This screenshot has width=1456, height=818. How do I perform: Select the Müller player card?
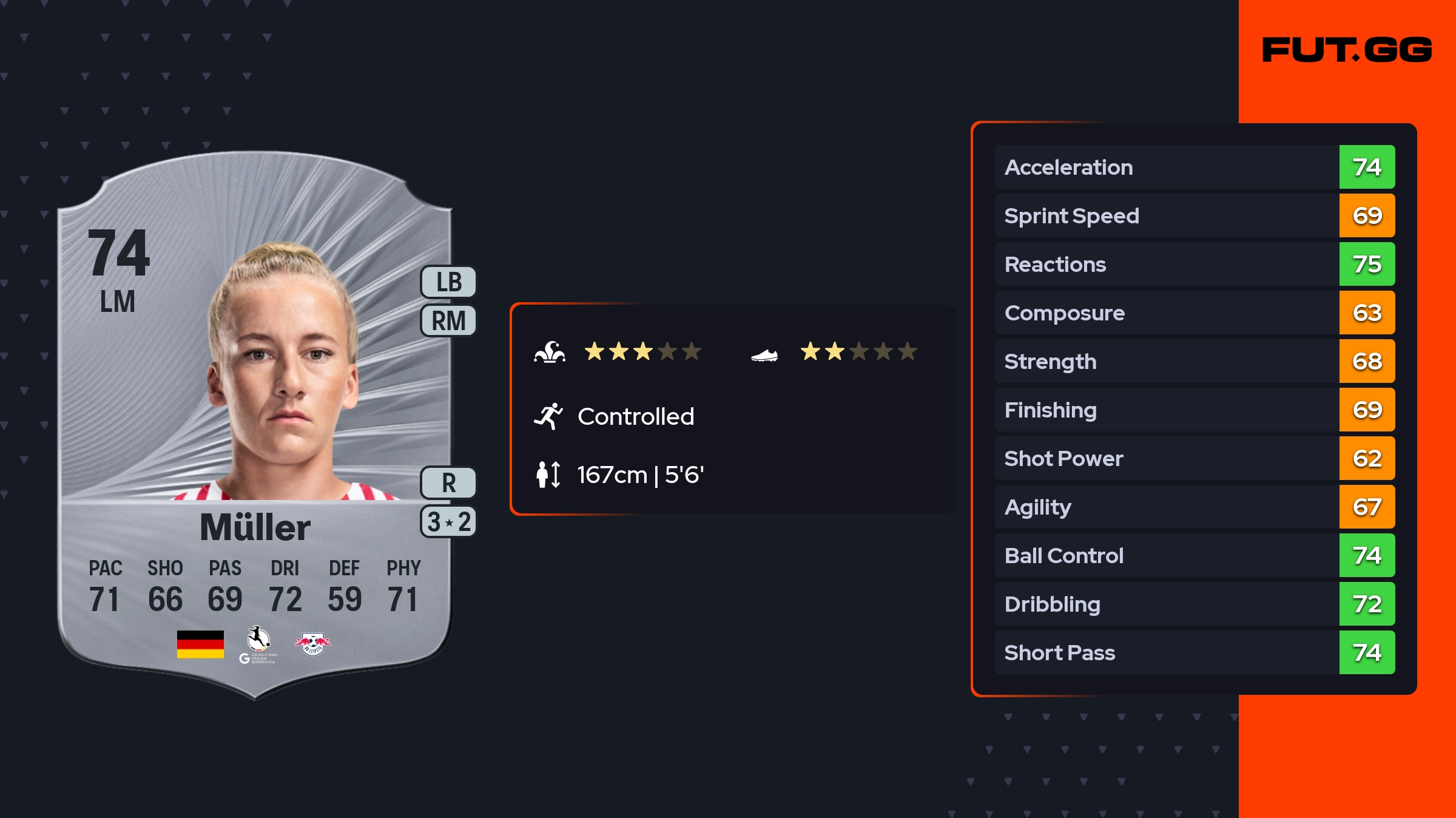point(255,425)
